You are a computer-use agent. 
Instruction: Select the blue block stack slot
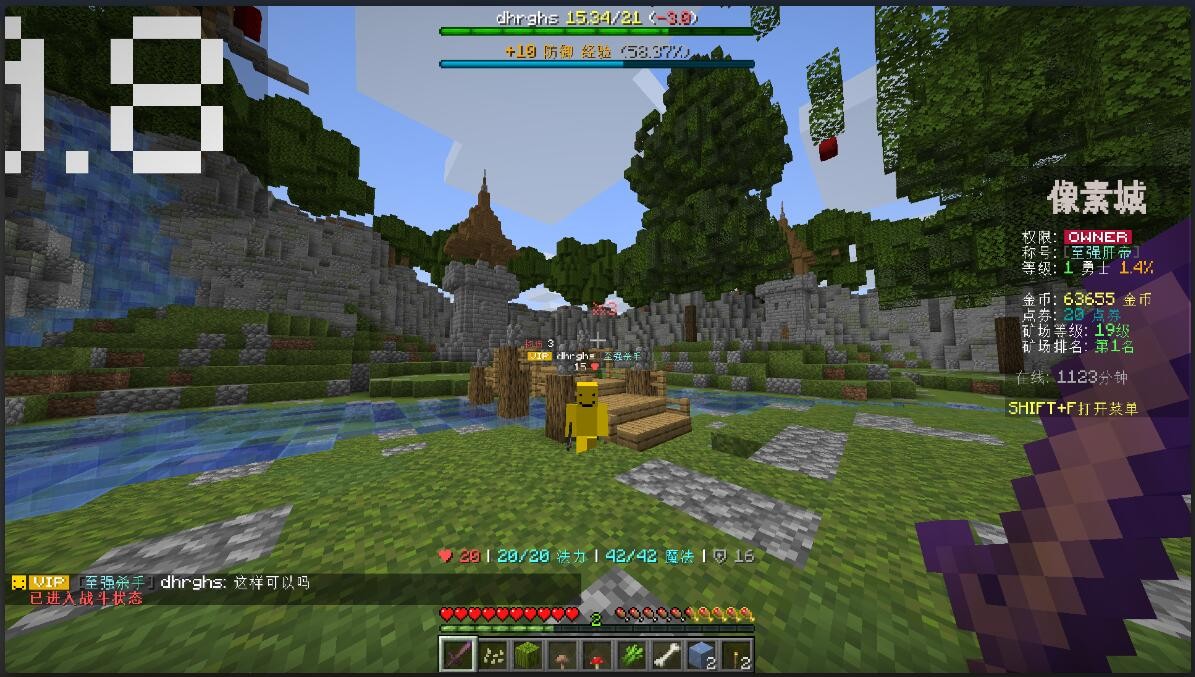(702, 655)
